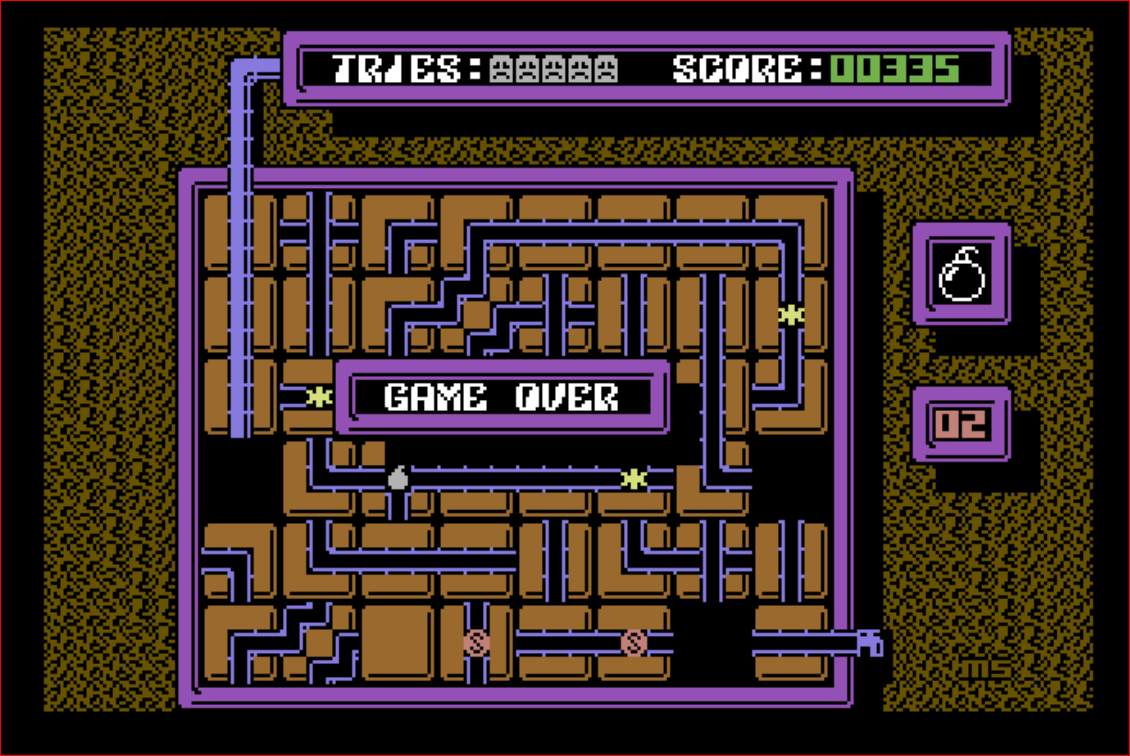Dismiss the GAME OVER banner
Screen dimensions: 1130x756
coord(502,397)
